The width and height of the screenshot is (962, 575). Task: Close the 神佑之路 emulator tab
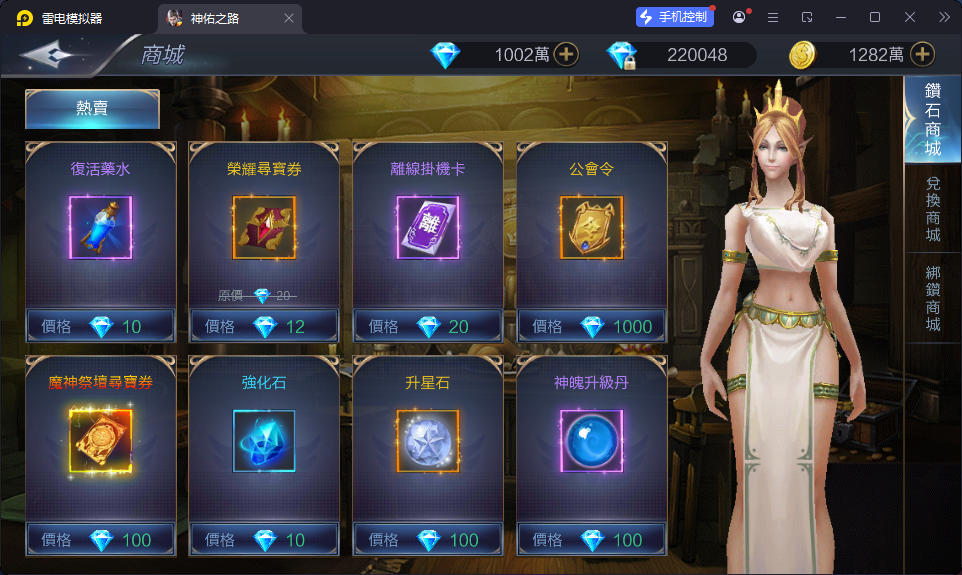(x=289, y=18)
